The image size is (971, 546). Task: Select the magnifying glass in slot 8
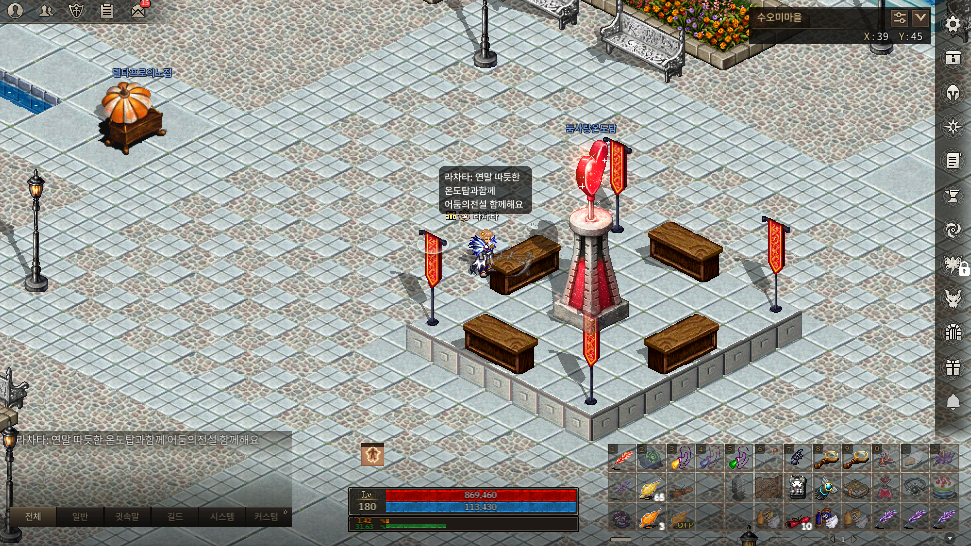click(x=826, y=459)
